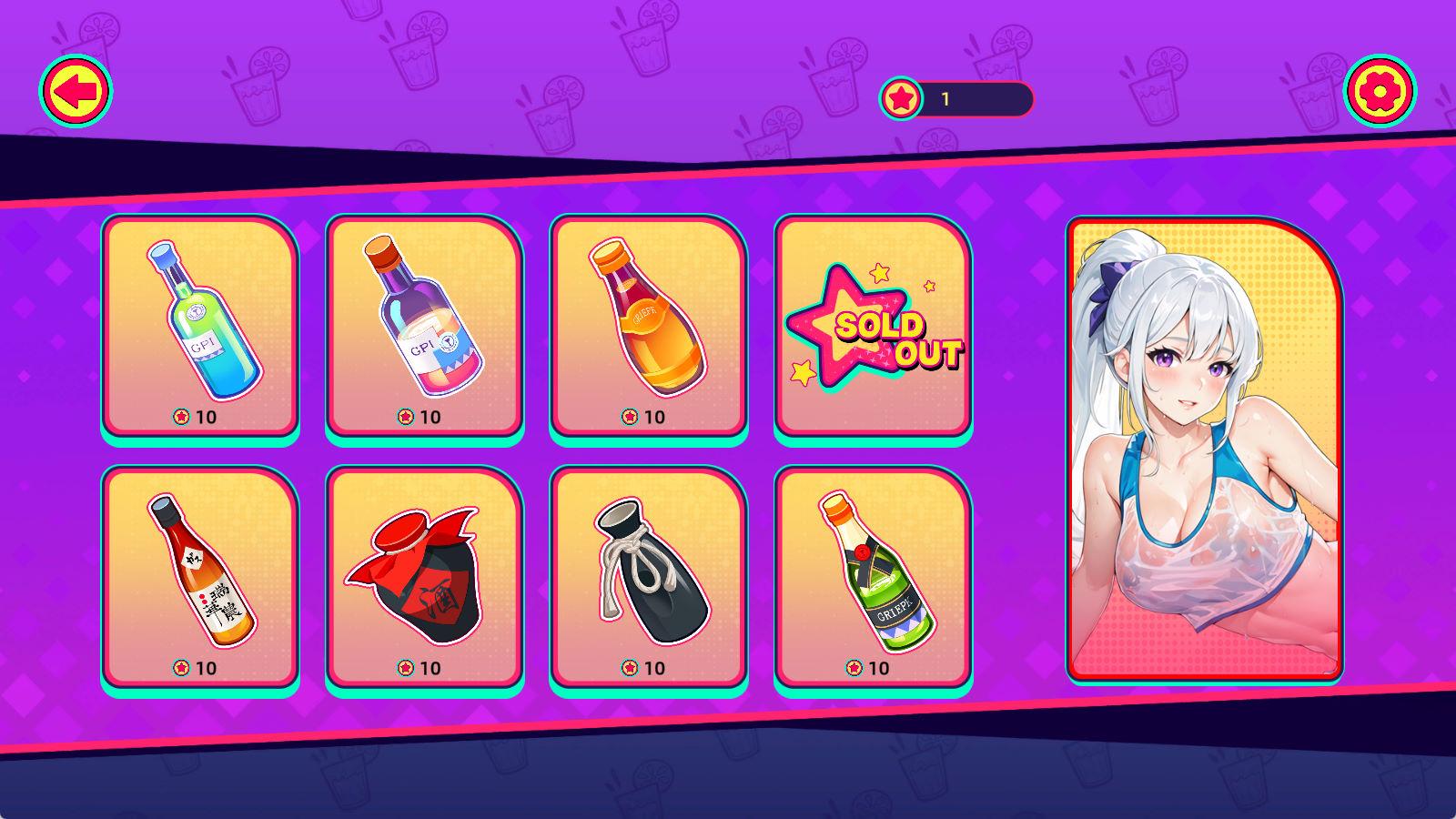Choose the black jar with red cloth
The width and height of the screenshot is (1456, 819).
point(424,578)
